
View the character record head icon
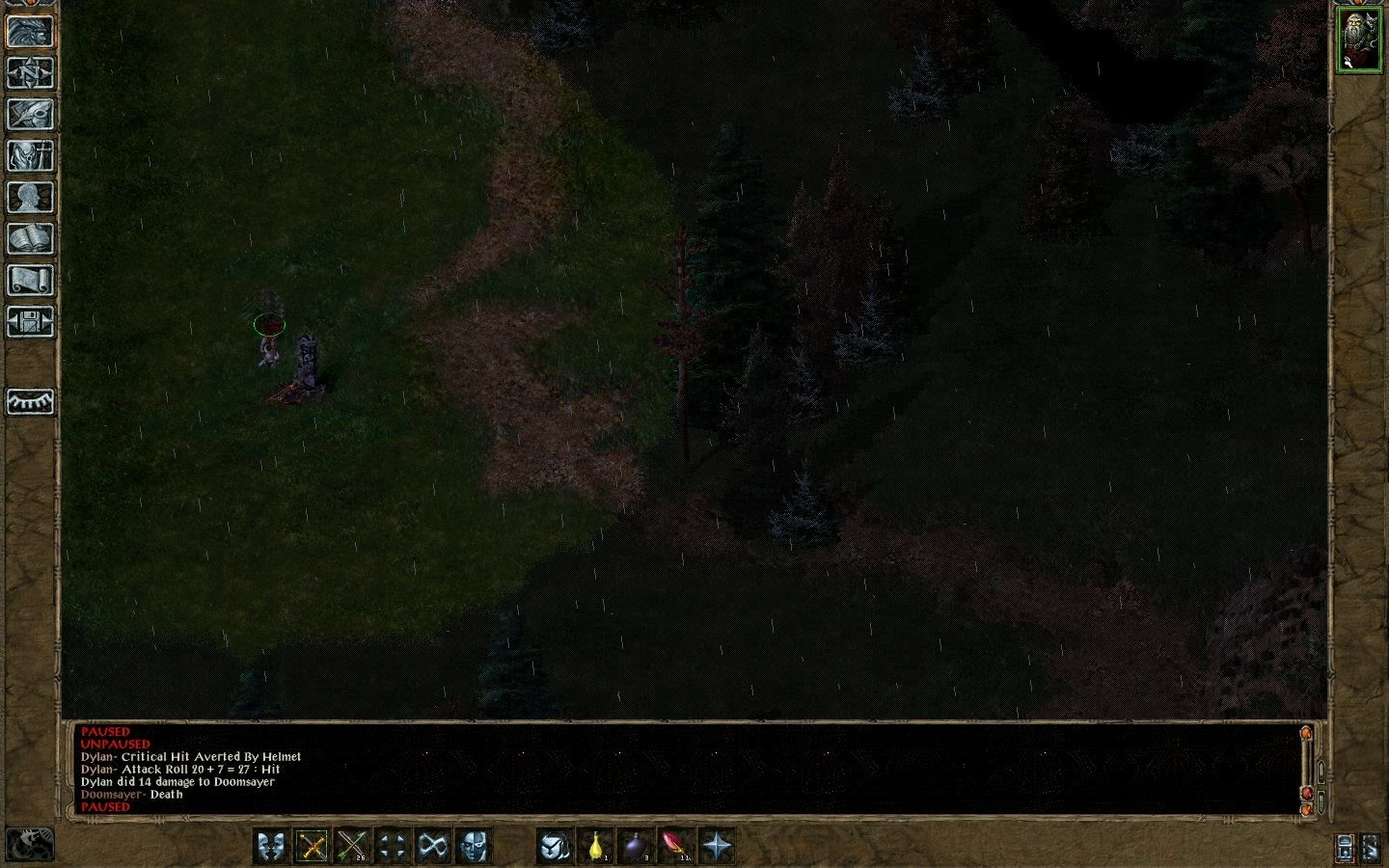tap(31, 199)
